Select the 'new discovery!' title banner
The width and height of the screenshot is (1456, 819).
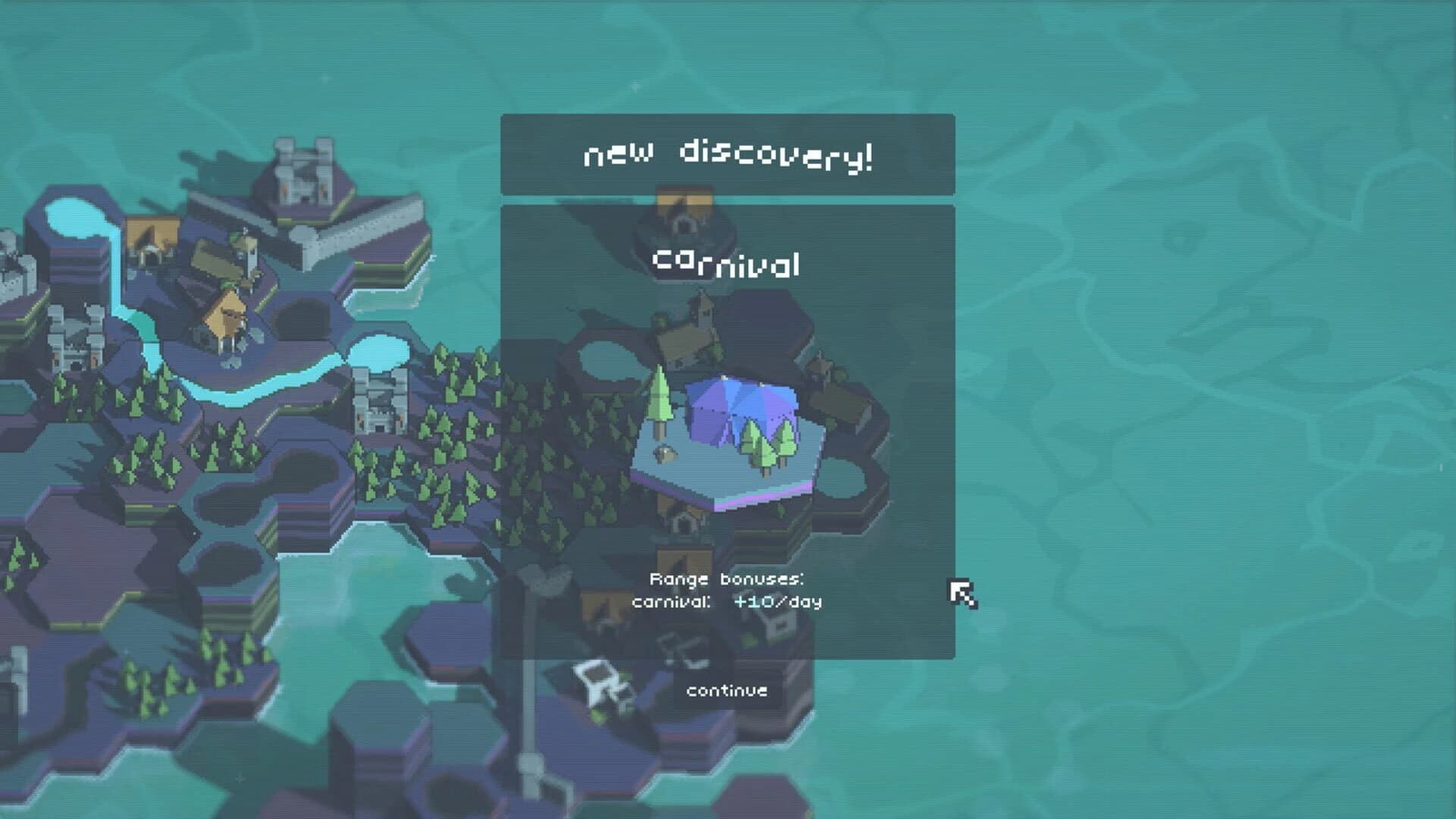[x=726, y=154]
